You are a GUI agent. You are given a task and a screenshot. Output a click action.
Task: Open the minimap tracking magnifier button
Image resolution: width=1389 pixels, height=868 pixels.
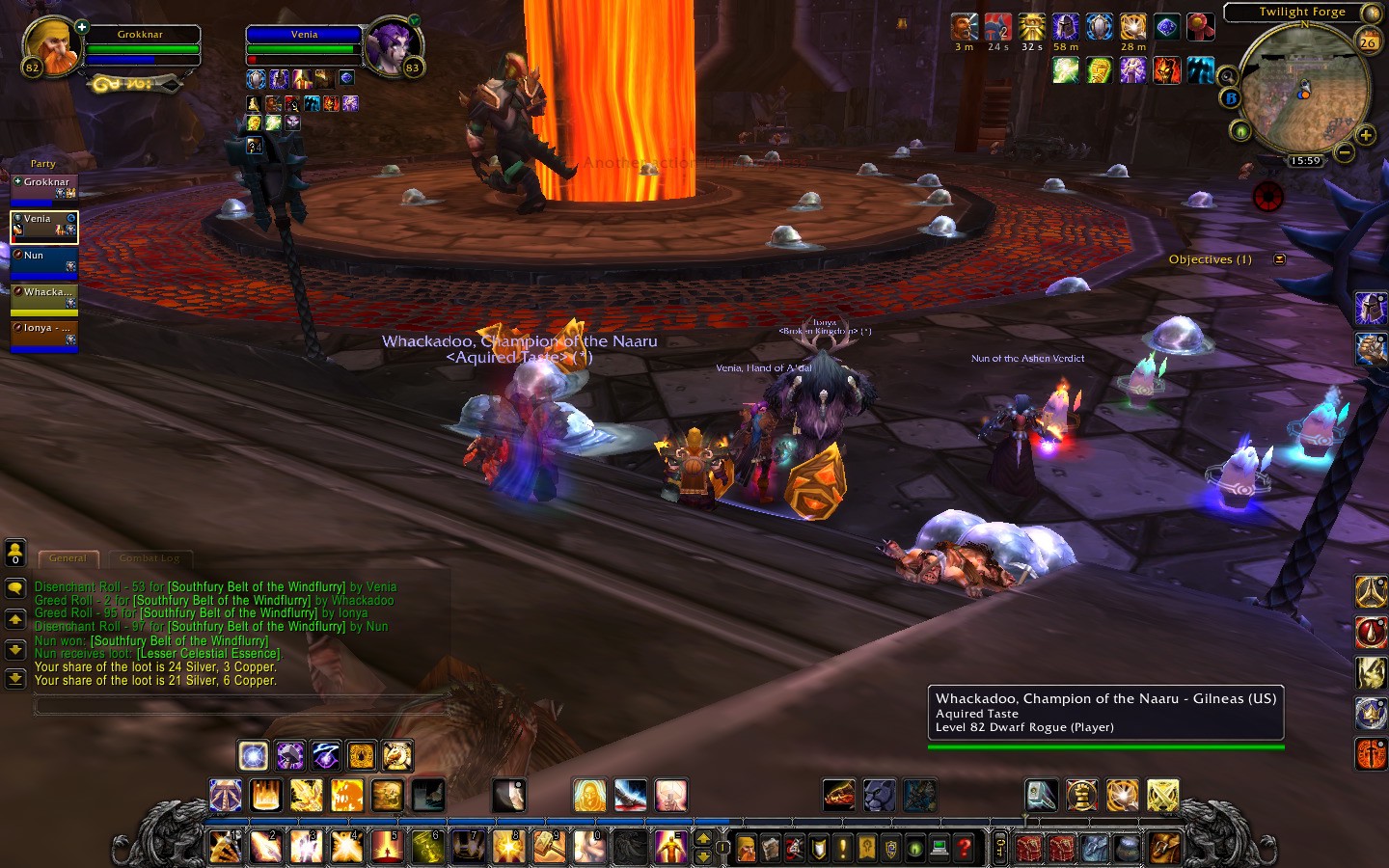tap(1227, 76)
